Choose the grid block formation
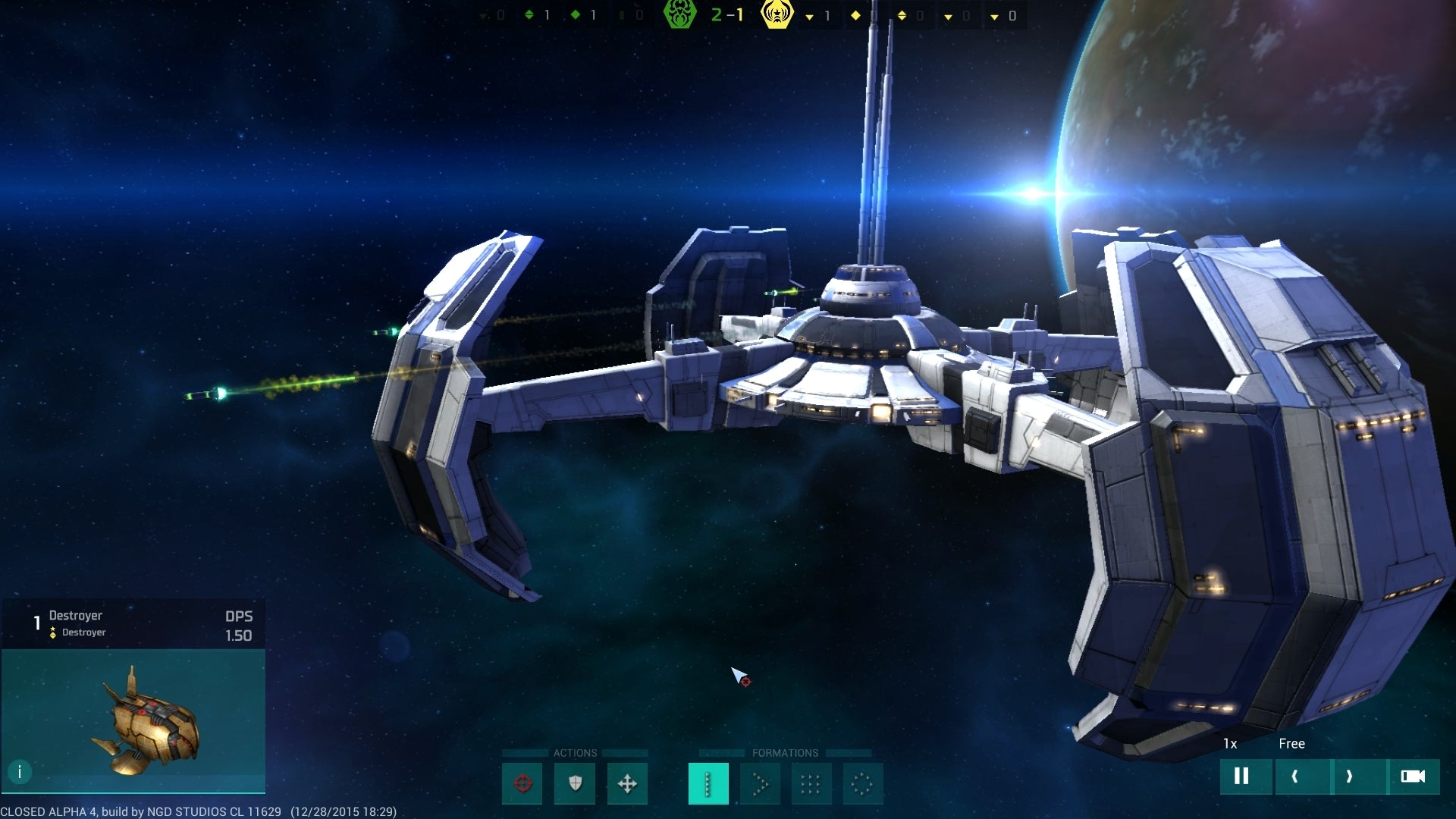This screenshot has height=819, width=1456. [811, 783]
